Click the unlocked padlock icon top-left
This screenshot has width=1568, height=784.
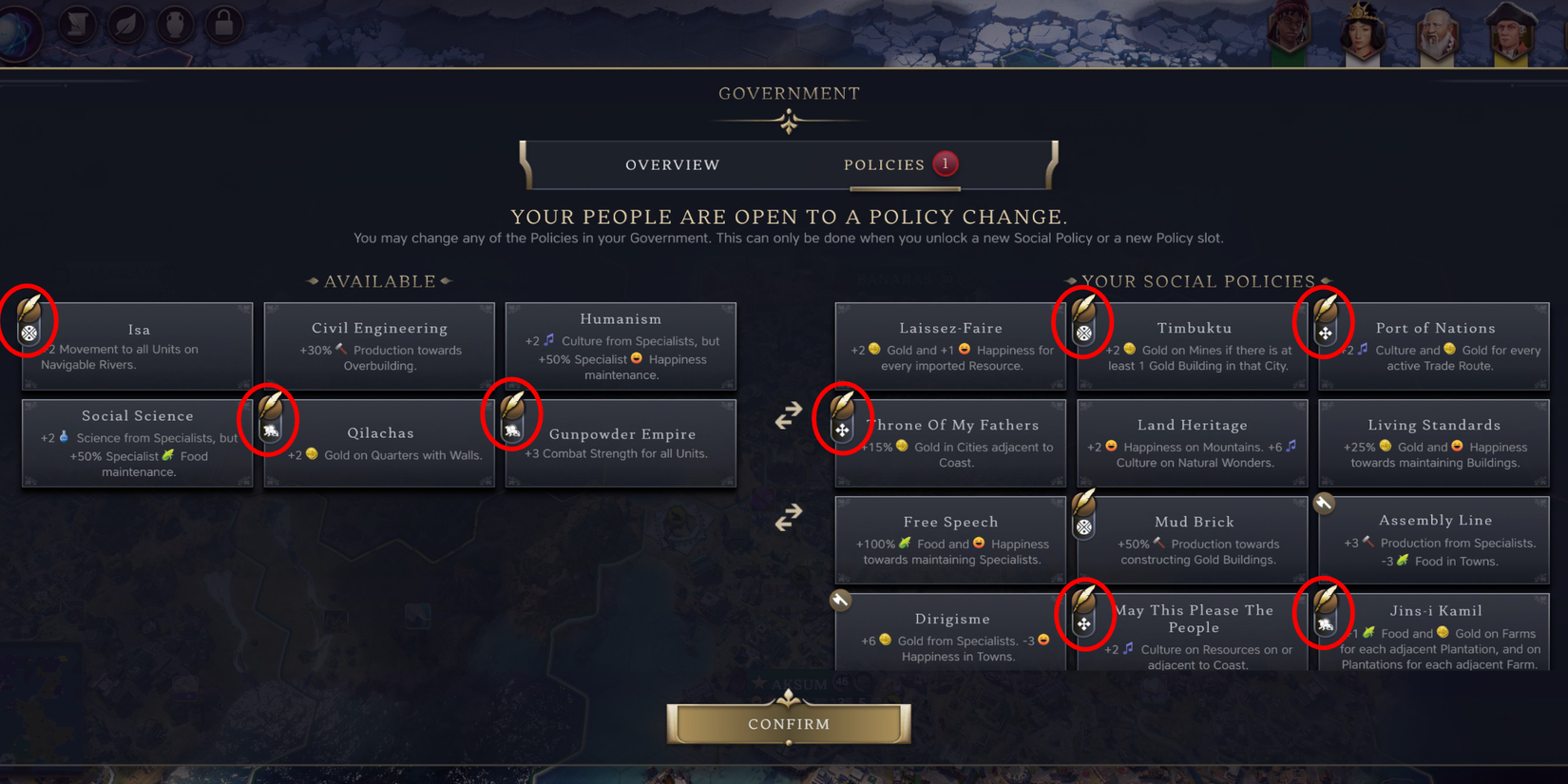222,26
